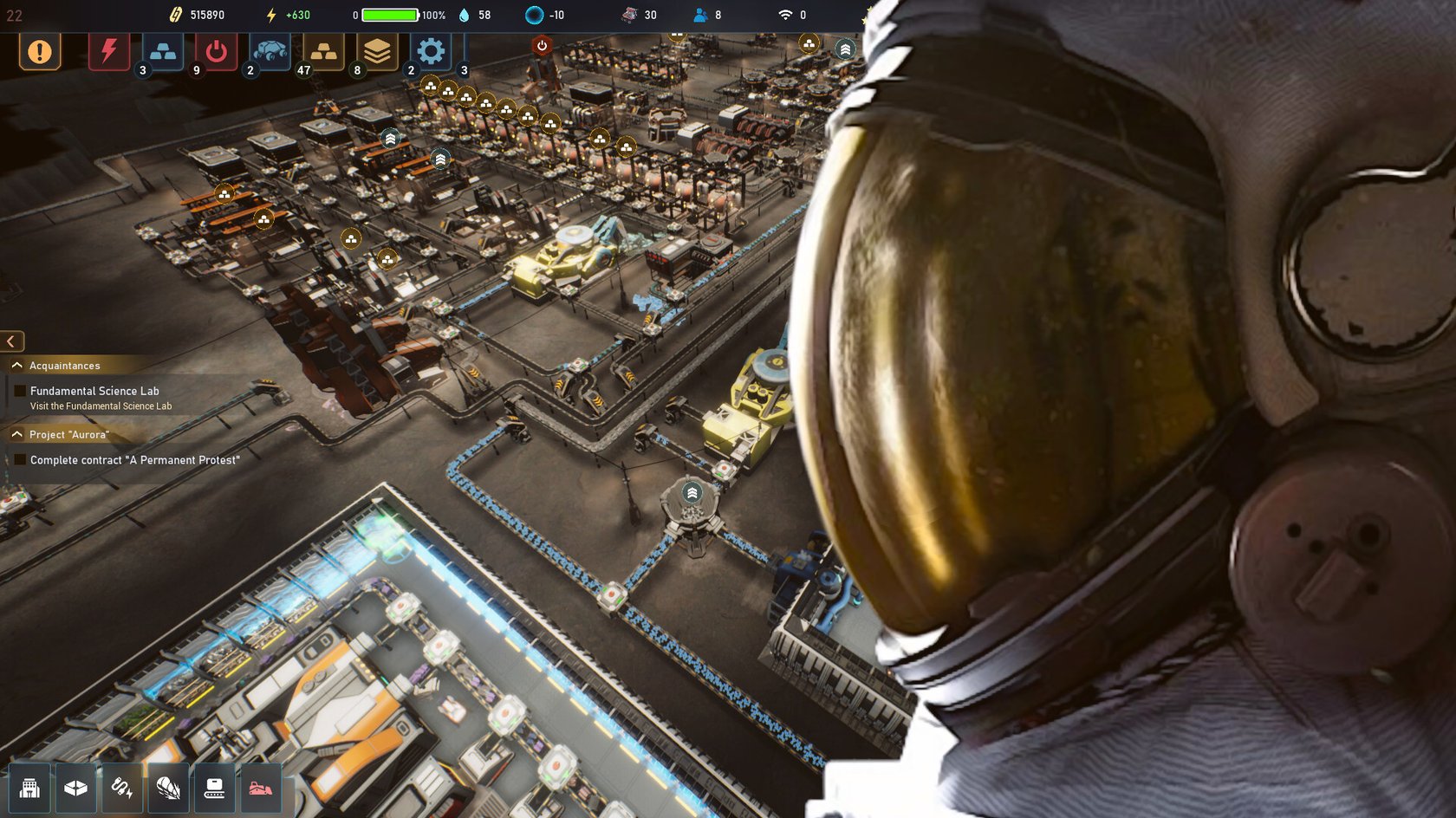
Task: Show the red lightning bolt power alert
Action: tap(109, 51)
